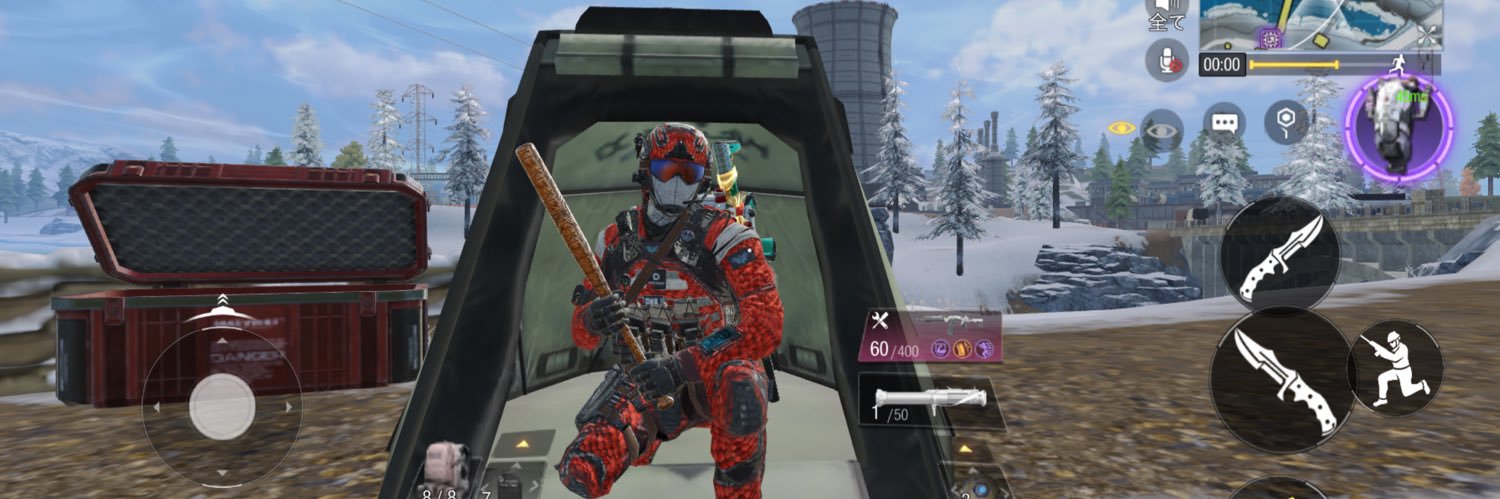Tap the crouching soldier stance button

(1394, 367)
